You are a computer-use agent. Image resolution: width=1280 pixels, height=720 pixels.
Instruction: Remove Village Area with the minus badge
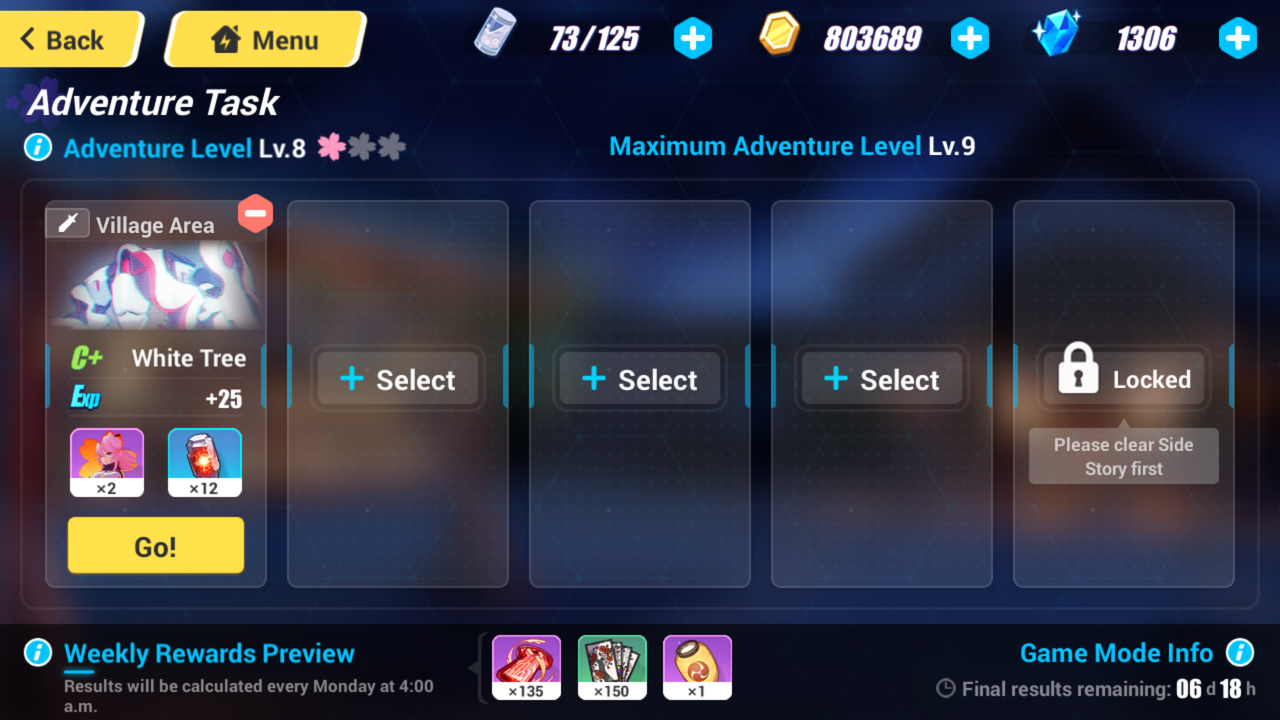(256, 213)
